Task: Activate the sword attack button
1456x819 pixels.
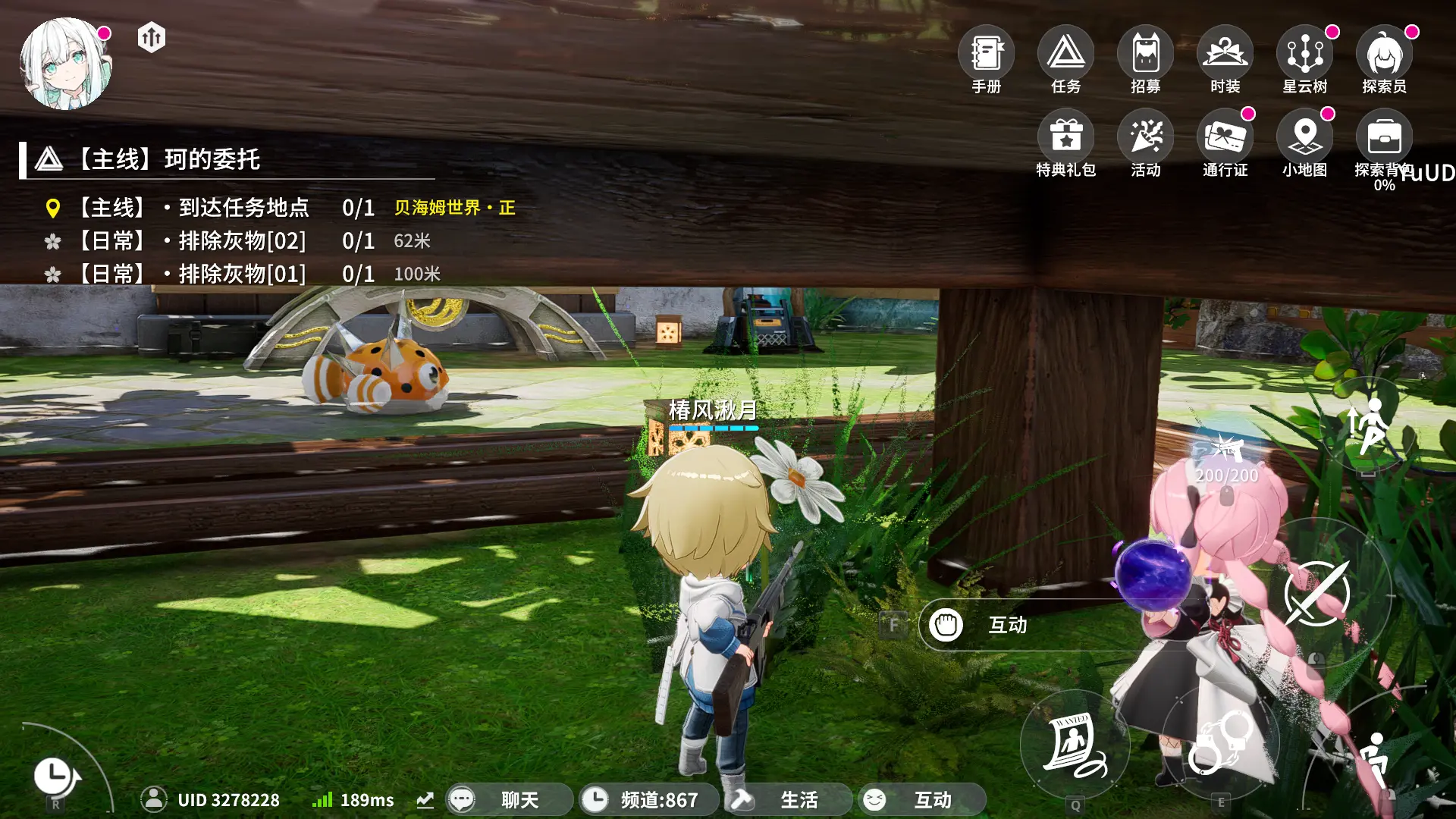Action: pyautogui.click(x=1317, y=594)
